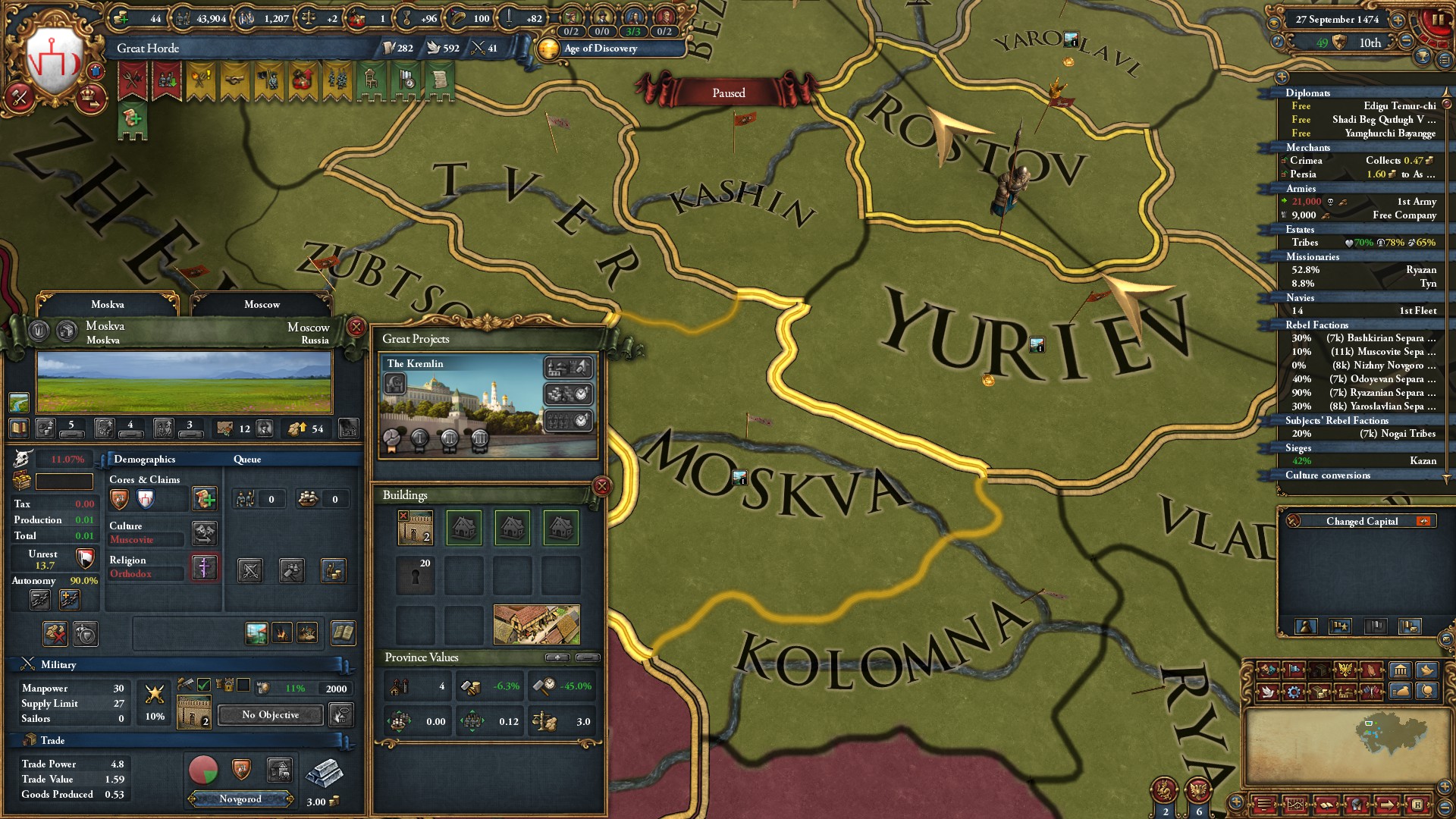
Task: Open the Novgorod trade node dropdown
Action: pos(240,799)
